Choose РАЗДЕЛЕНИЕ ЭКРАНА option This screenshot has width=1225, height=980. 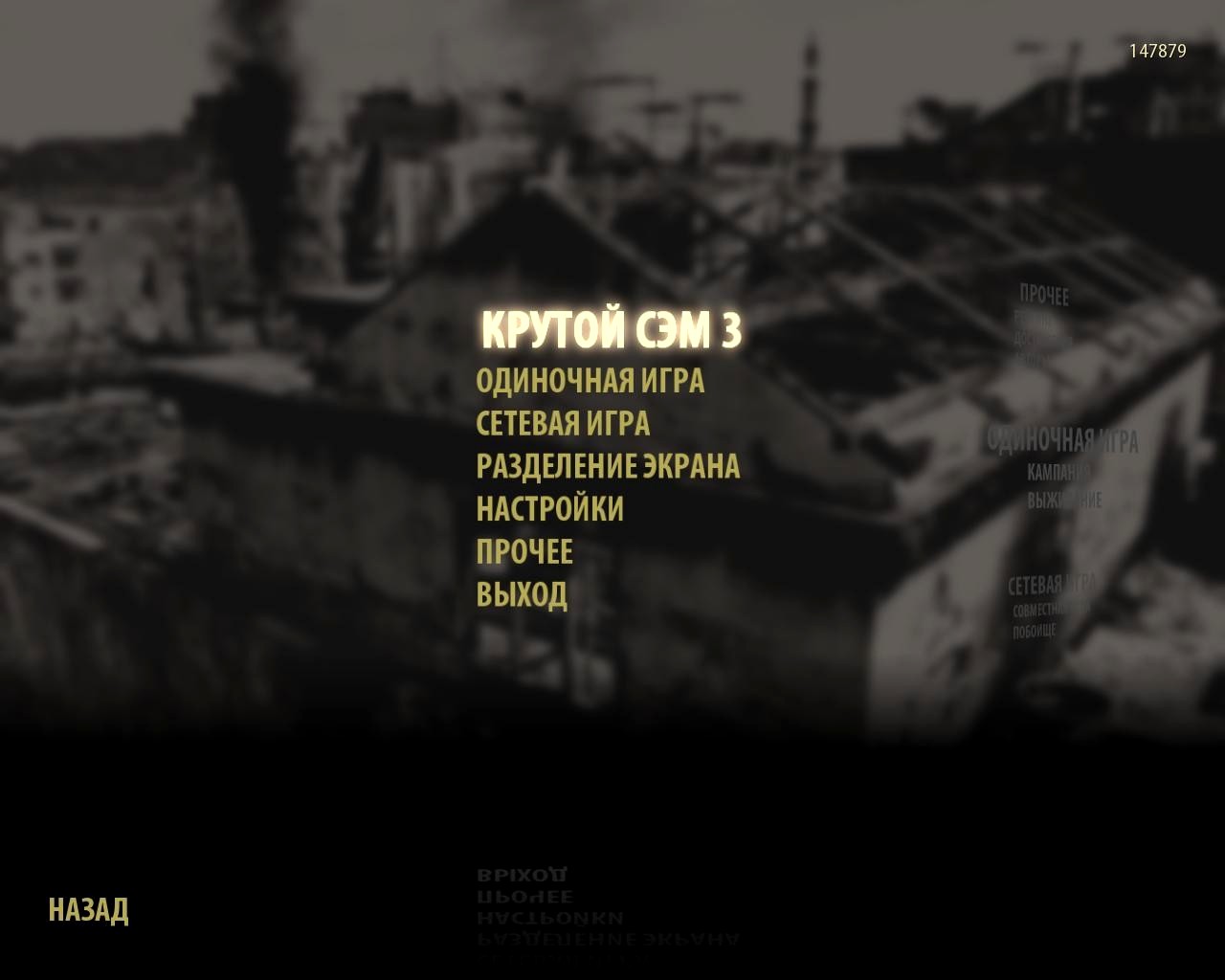[608, 466]
